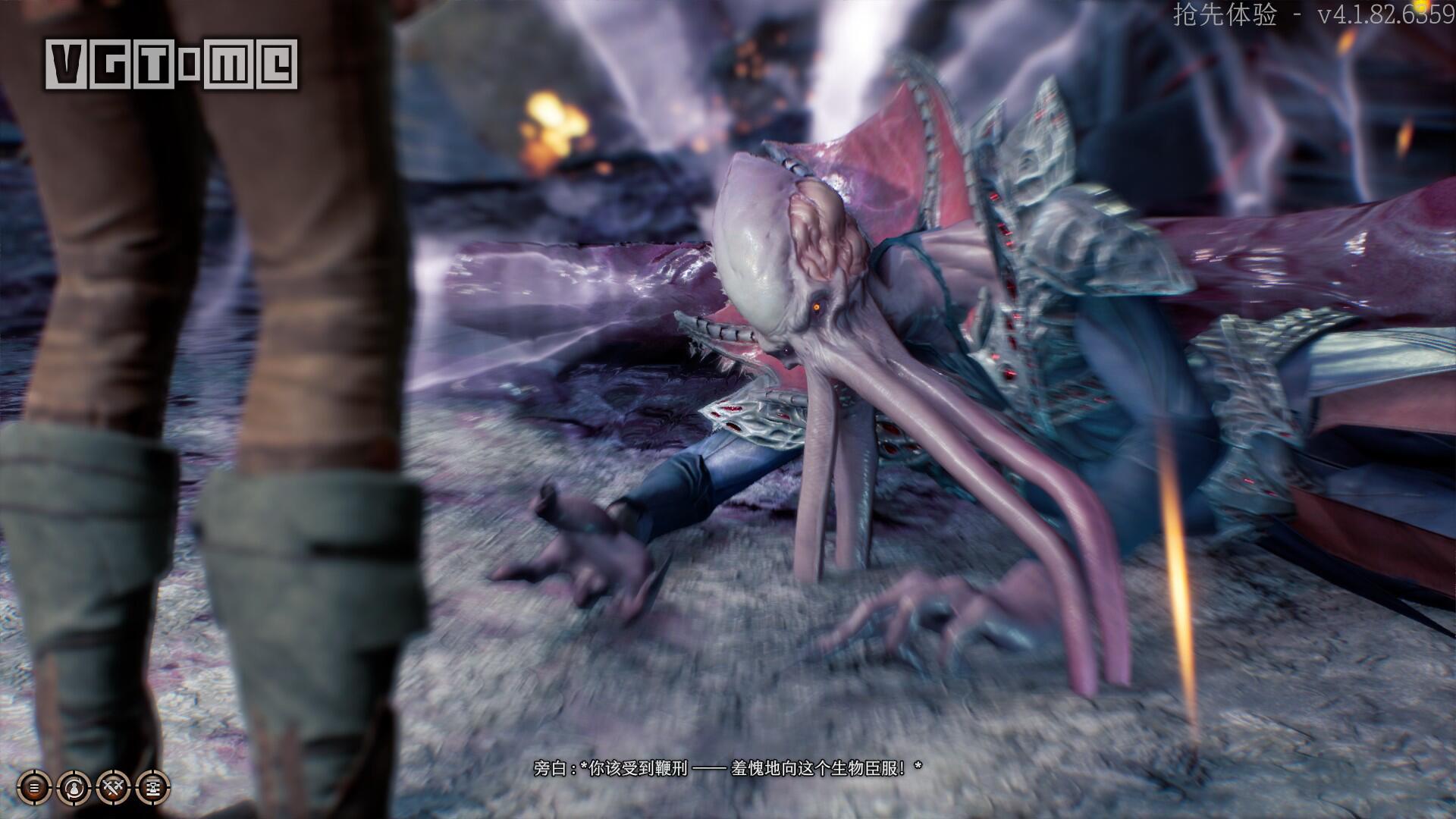
Task: Open the hourglass icon button
Action: pyautogui.click(x=153, y=788)
